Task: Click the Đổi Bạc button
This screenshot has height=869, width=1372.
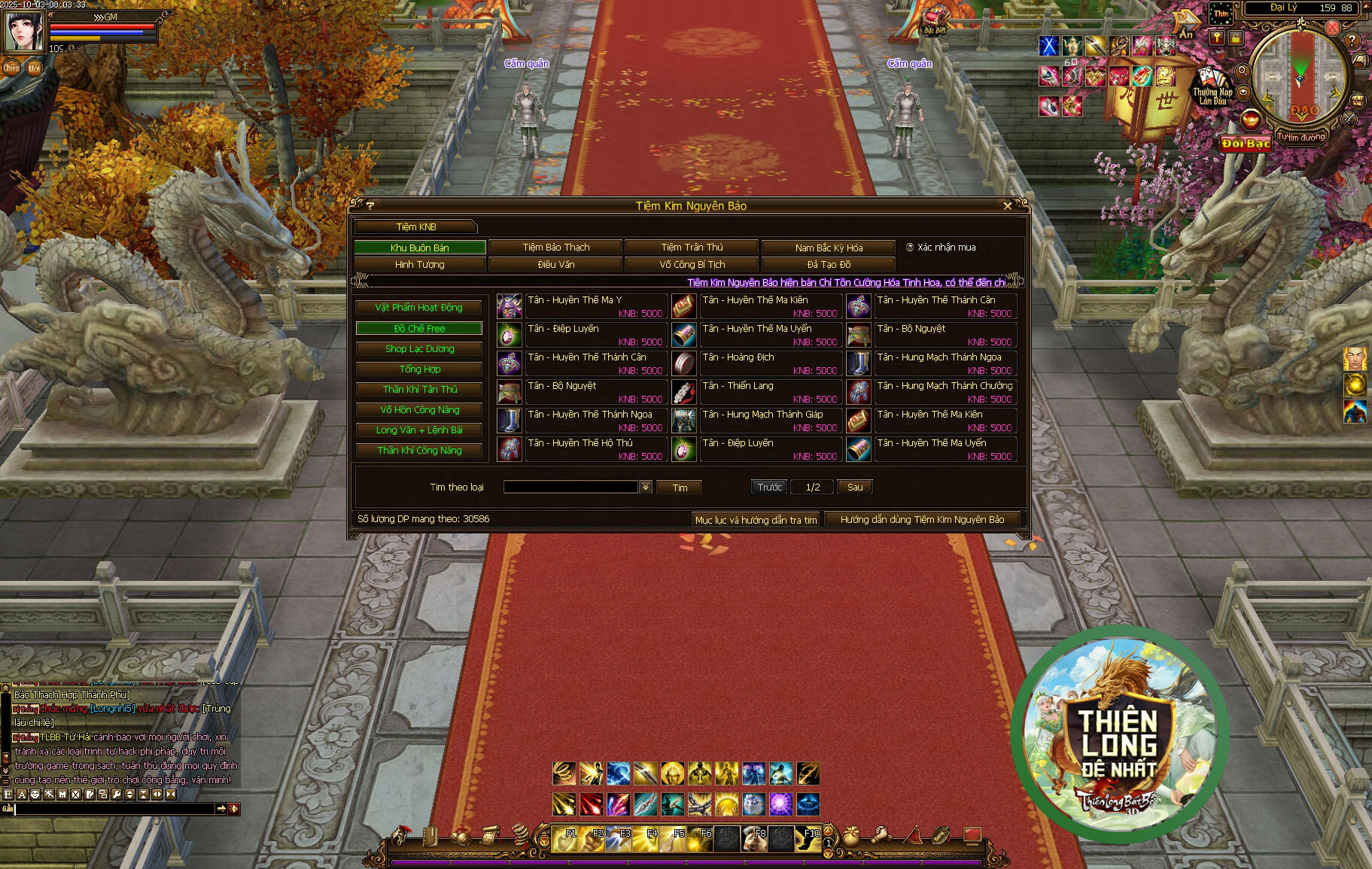Action: [1246, 144]
